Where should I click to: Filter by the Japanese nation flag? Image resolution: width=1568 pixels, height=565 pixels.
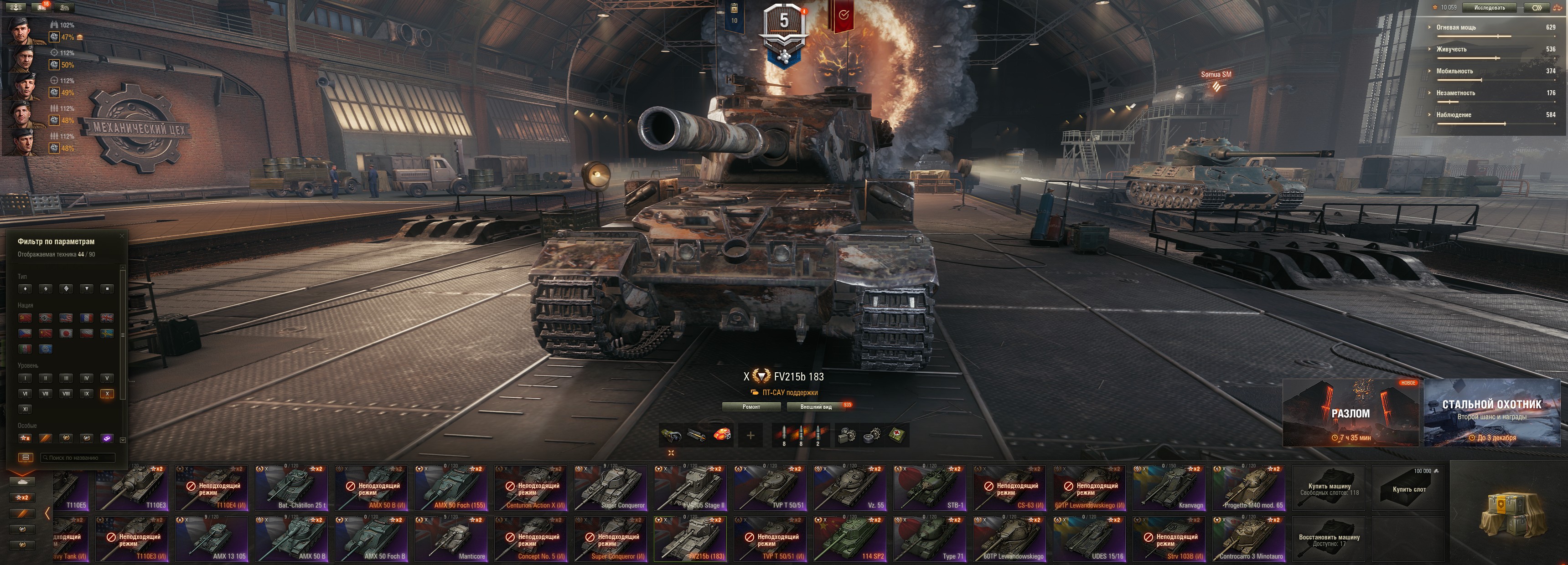click(67, 333)
